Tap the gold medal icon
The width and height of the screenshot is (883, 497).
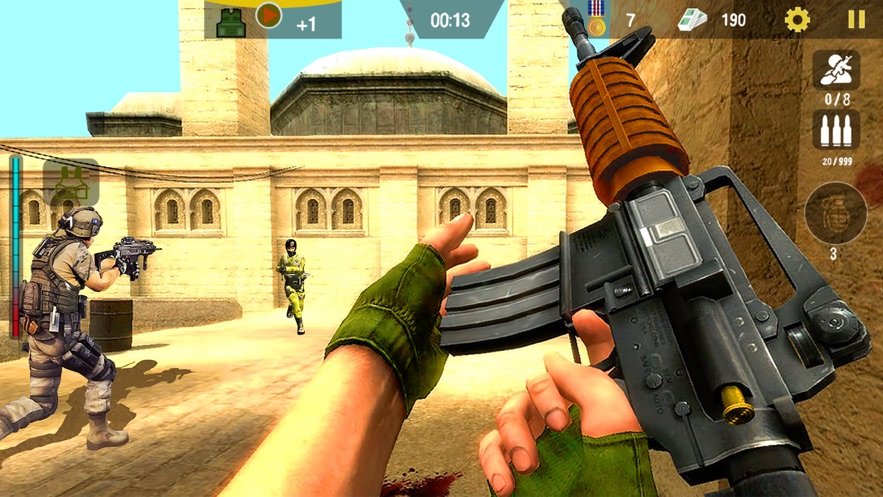[x=597, y=19]
